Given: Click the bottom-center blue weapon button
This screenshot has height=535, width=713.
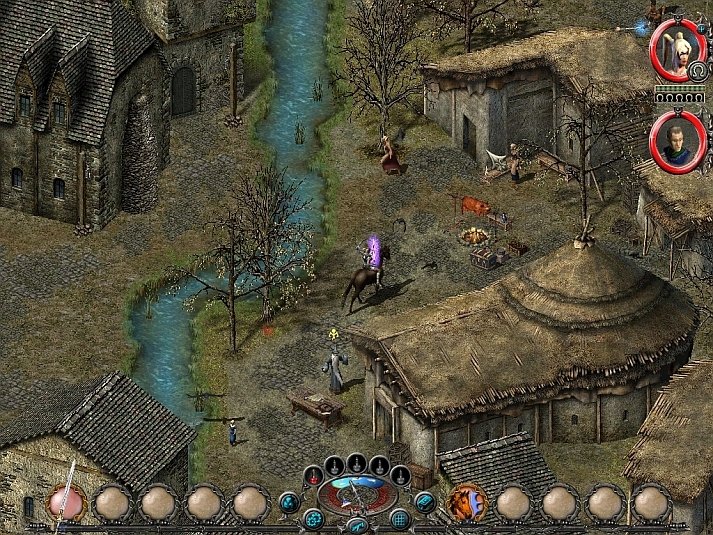Looking at the screenshot, I should pos(356,525).
